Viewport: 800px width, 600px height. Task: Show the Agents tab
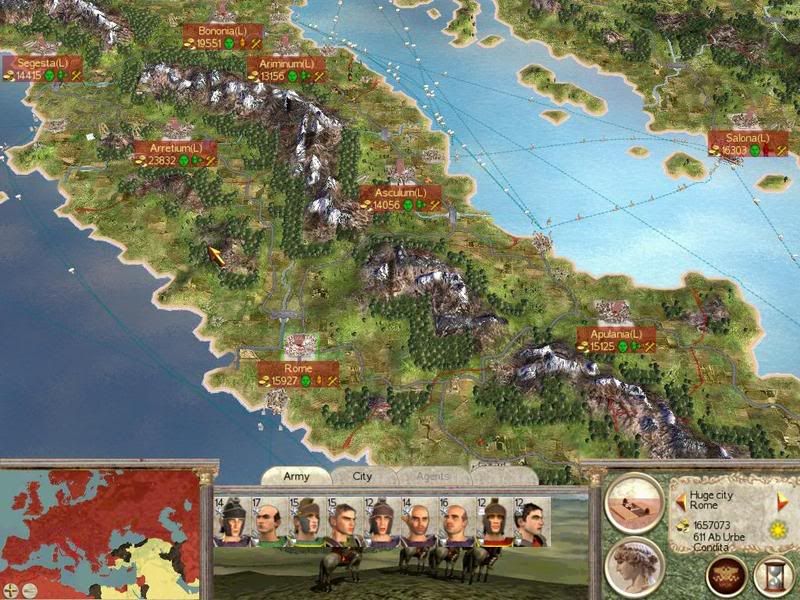coord(430,478)
